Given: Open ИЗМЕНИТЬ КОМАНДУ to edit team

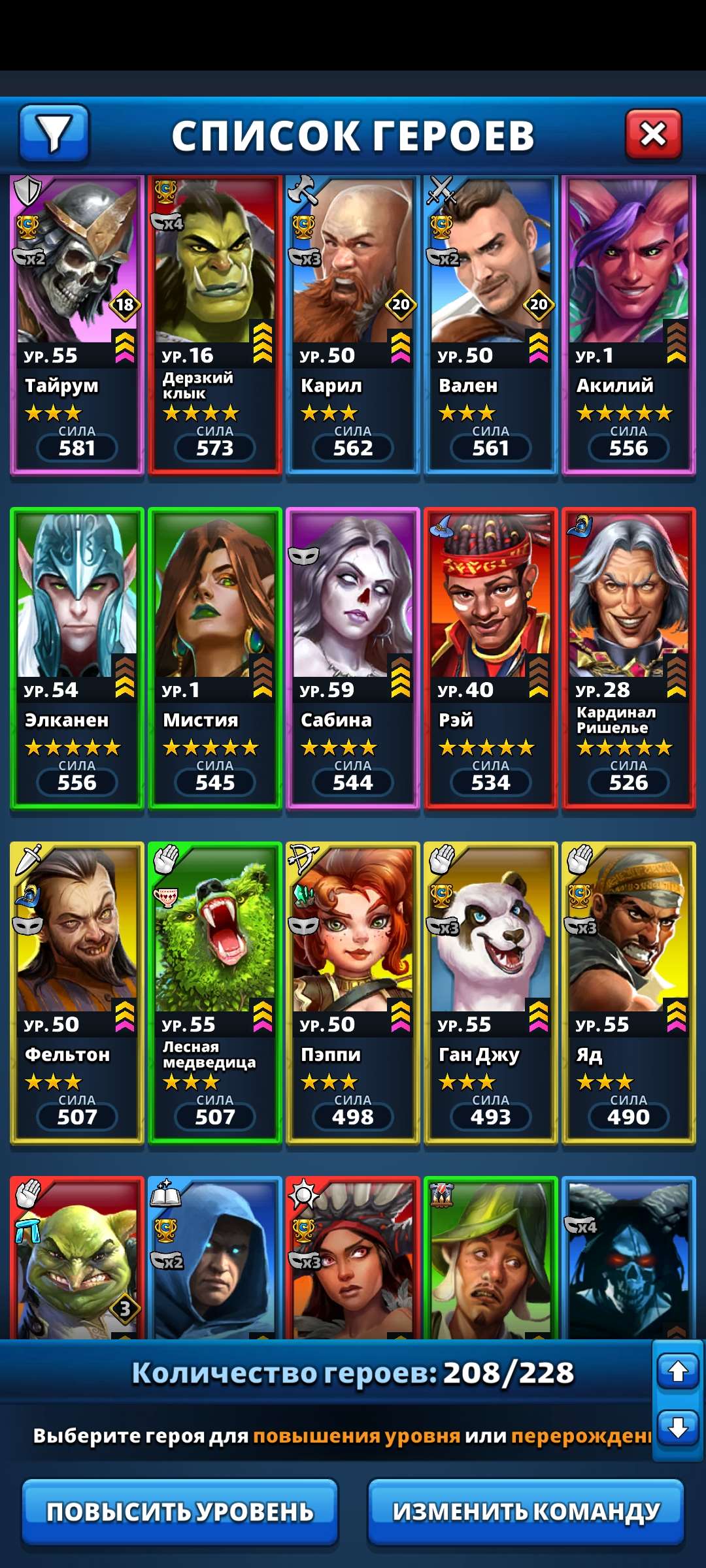Looking at the screenshot, I should [x=526, y=1512].
